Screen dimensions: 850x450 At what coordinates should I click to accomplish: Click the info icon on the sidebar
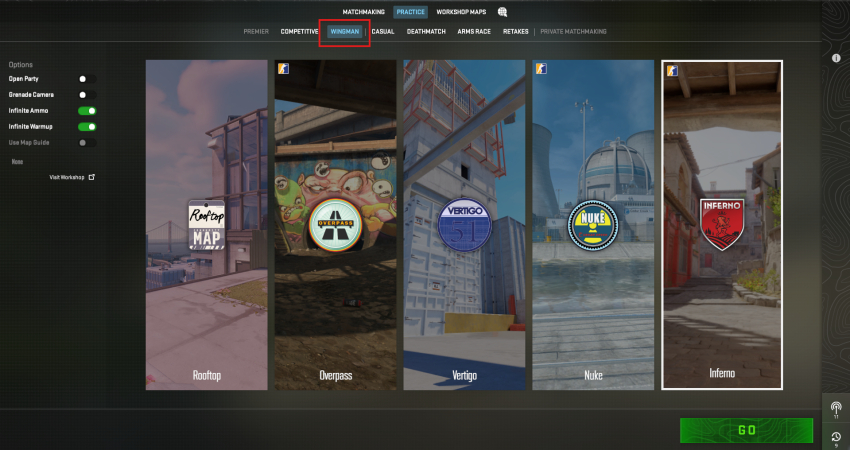pos(836,58)
